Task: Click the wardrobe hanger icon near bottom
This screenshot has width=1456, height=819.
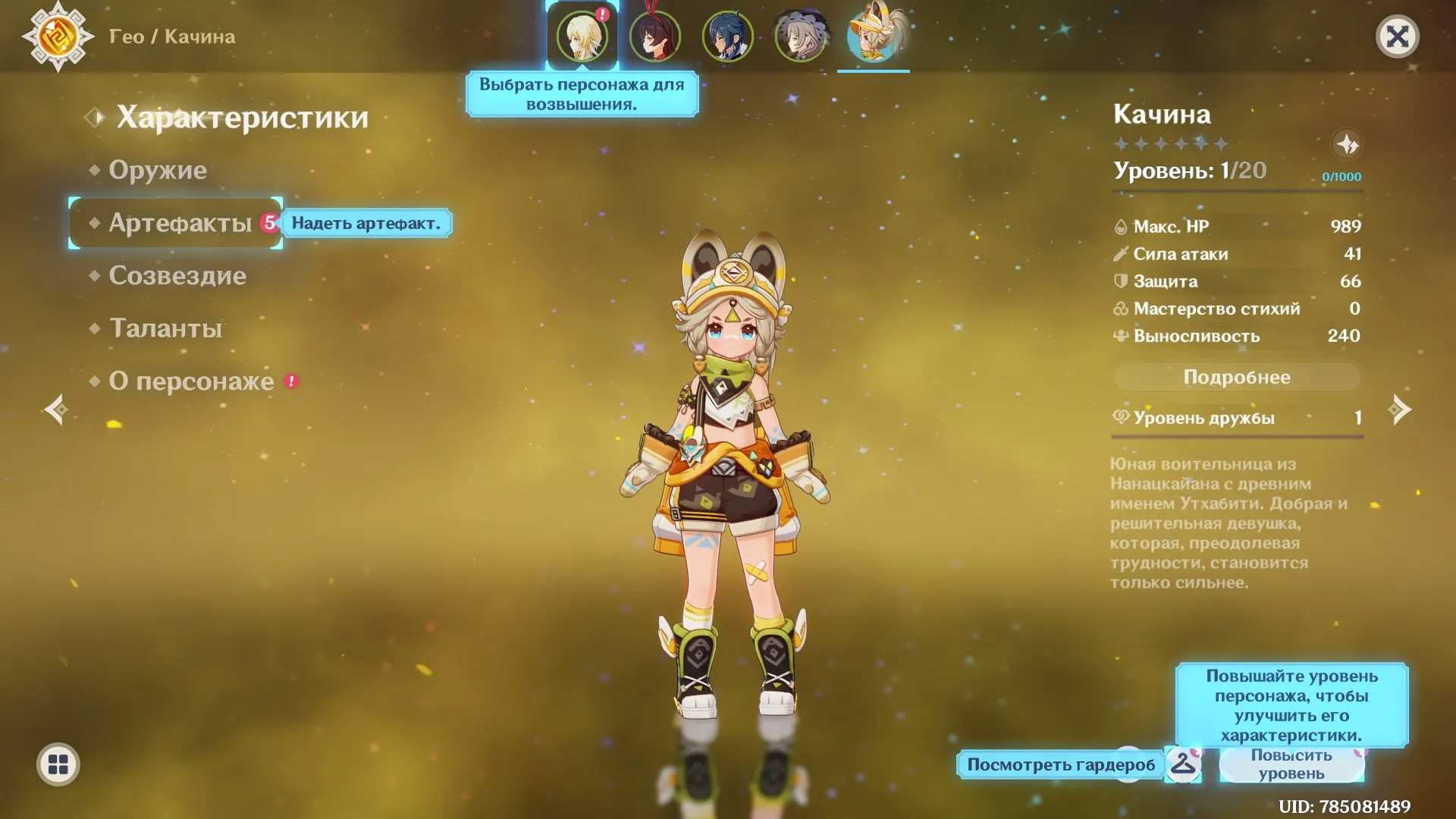Action: (1184, 764)
